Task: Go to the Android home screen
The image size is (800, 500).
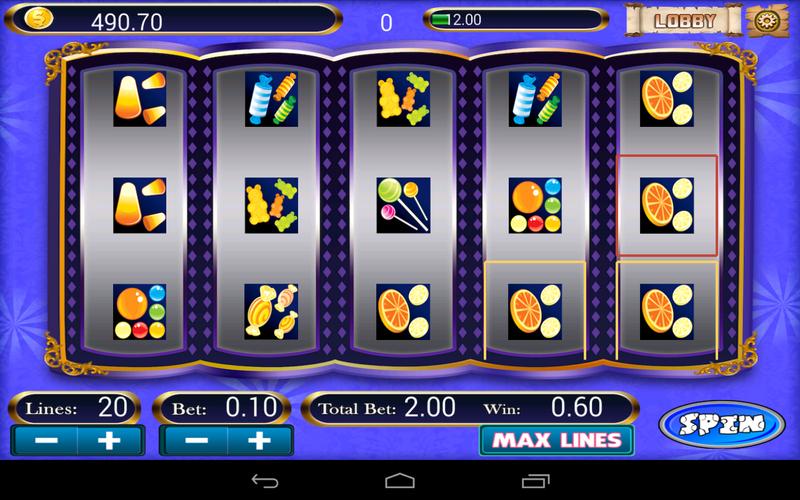Action: coord(399,479)
